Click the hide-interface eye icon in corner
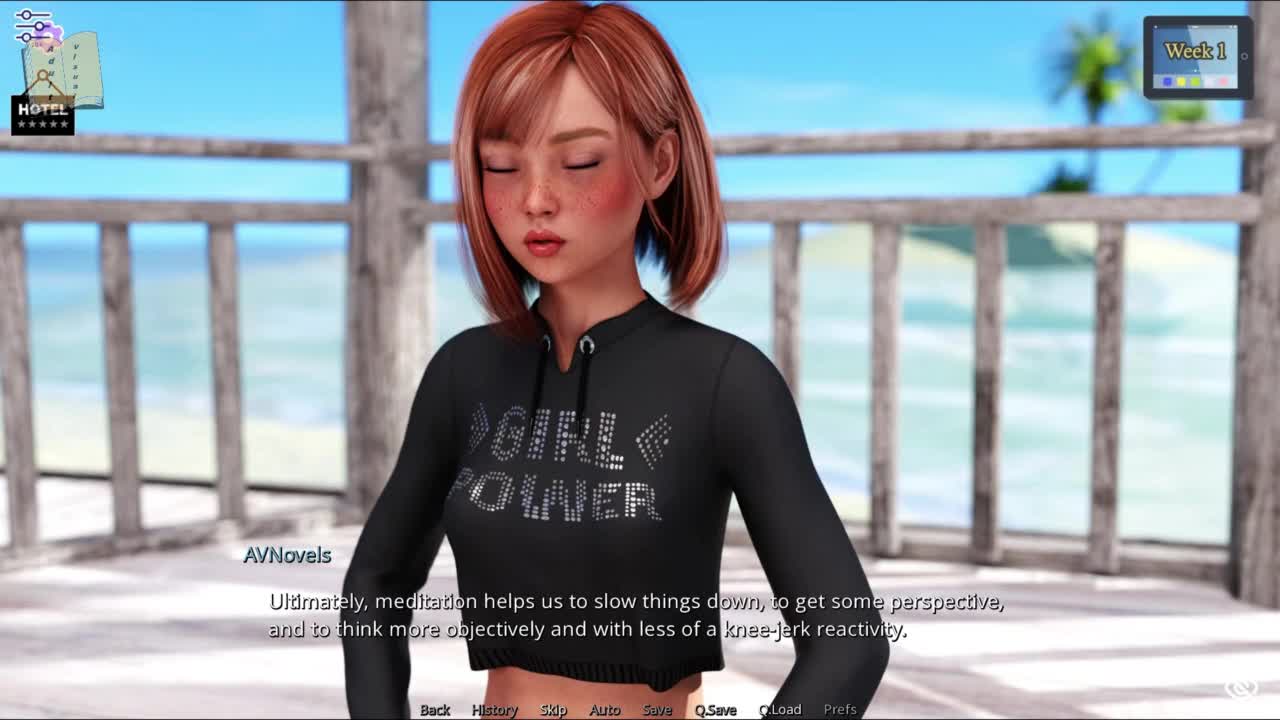 click(1242, 688)
